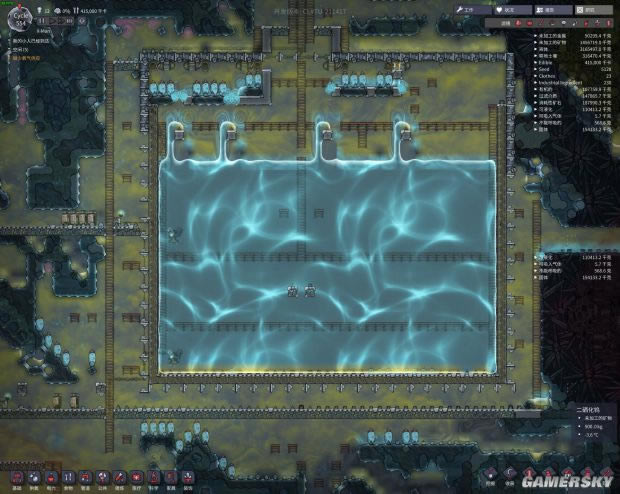Click the Cycle 554 clock dial
Screen dimensions: 620x494
(19, 20)
